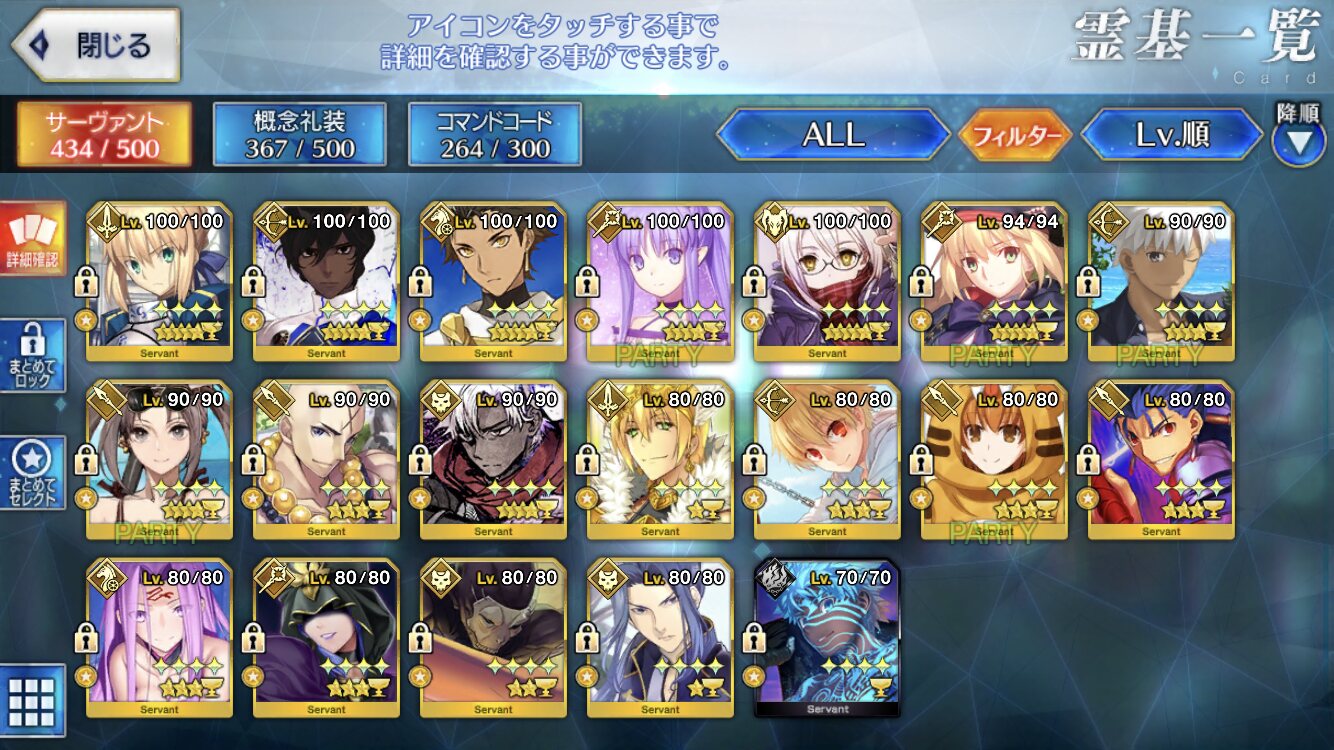Open the フィルター filter options
1334x750 pixels.
coord(1015,135)
